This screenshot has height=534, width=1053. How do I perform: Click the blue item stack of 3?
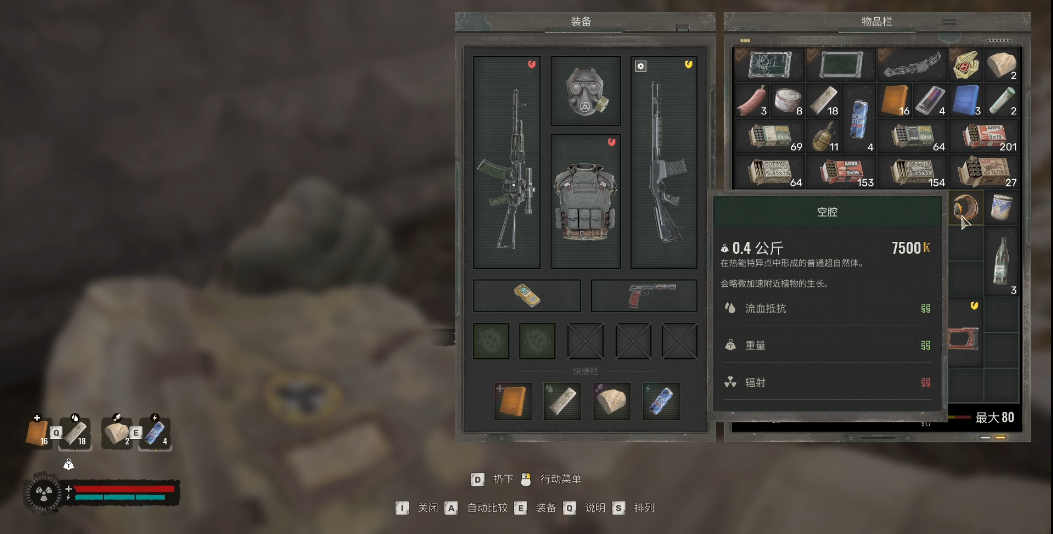click(967, 101)
